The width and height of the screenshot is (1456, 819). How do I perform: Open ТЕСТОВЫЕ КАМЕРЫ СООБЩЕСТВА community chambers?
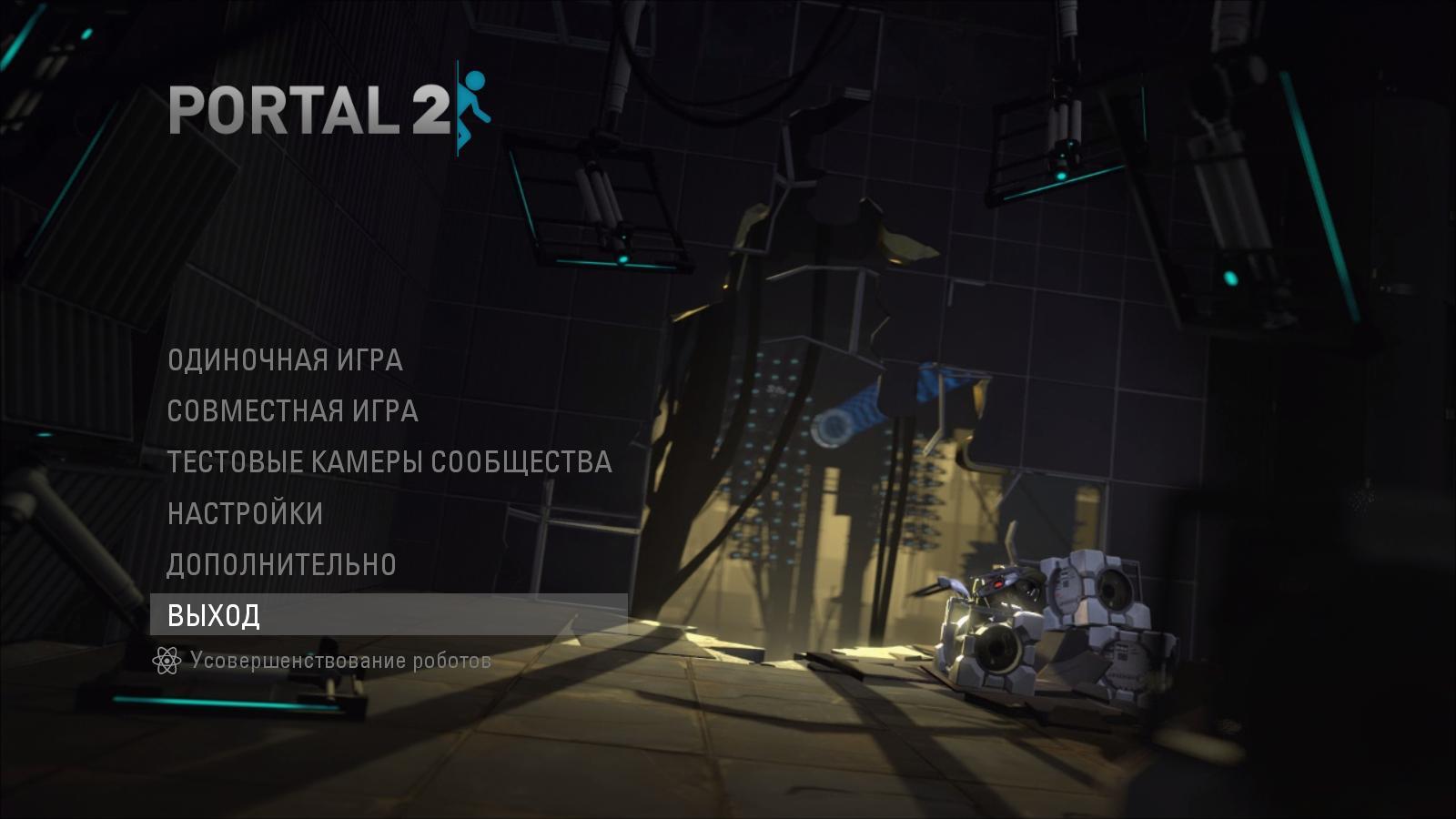pos(389,461)
